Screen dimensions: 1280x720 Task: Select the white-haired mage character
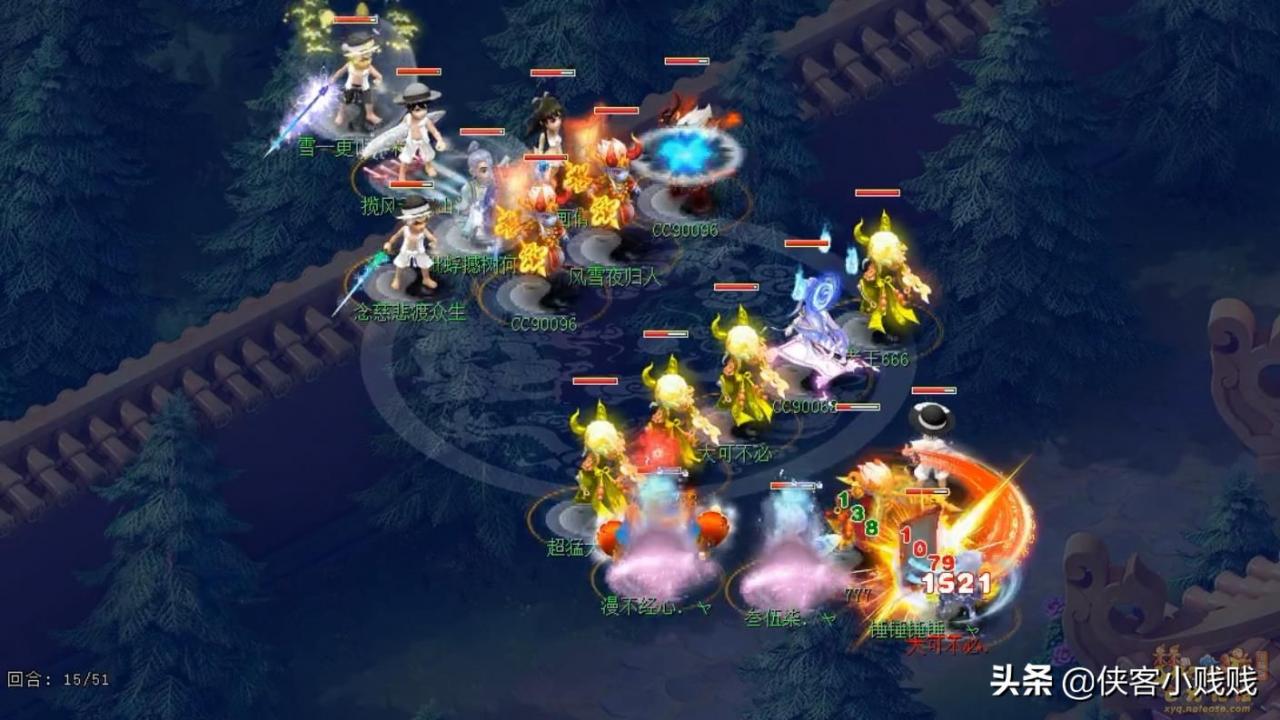point(478,200)
